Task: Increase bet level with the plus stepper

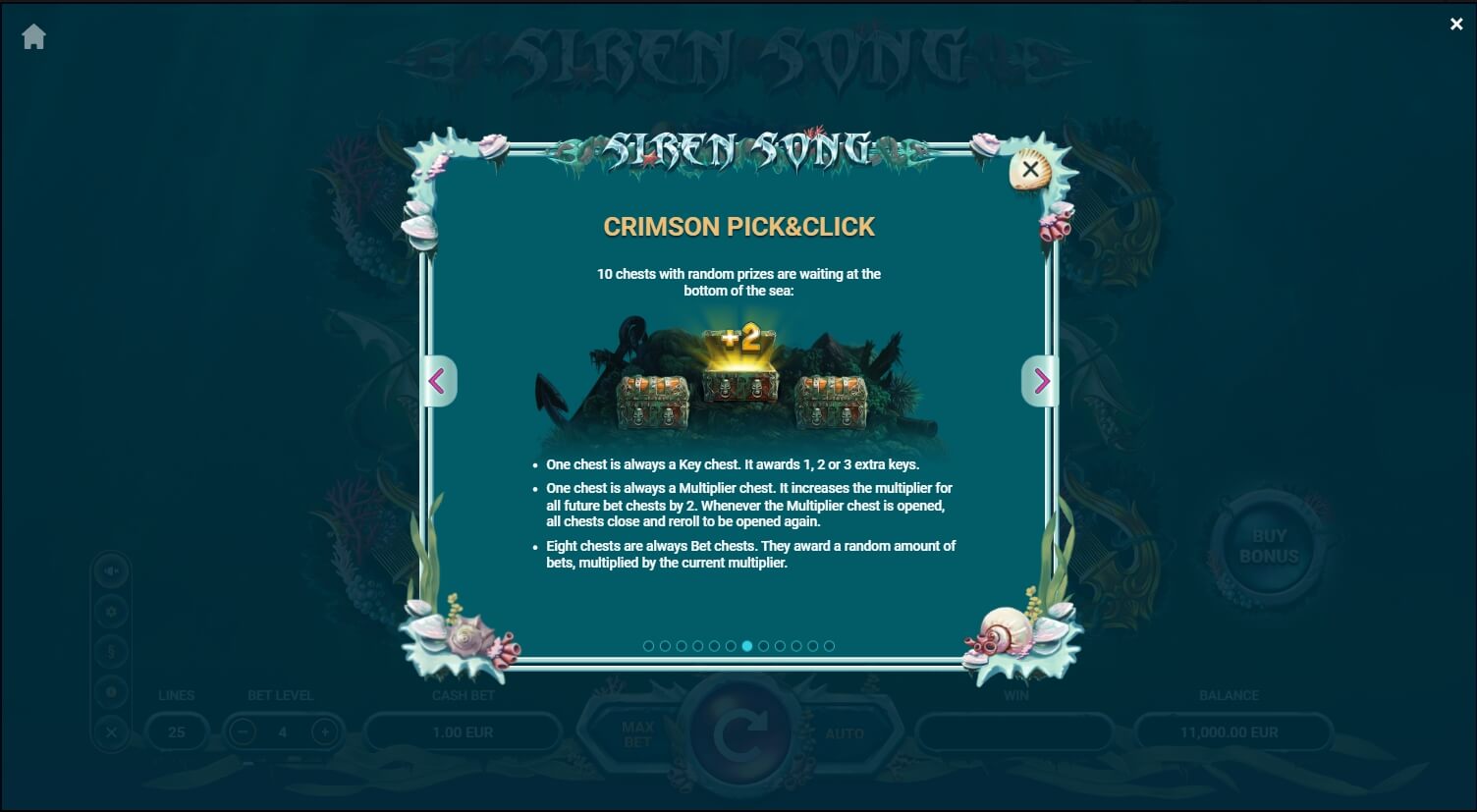Action: click(324, 731)
